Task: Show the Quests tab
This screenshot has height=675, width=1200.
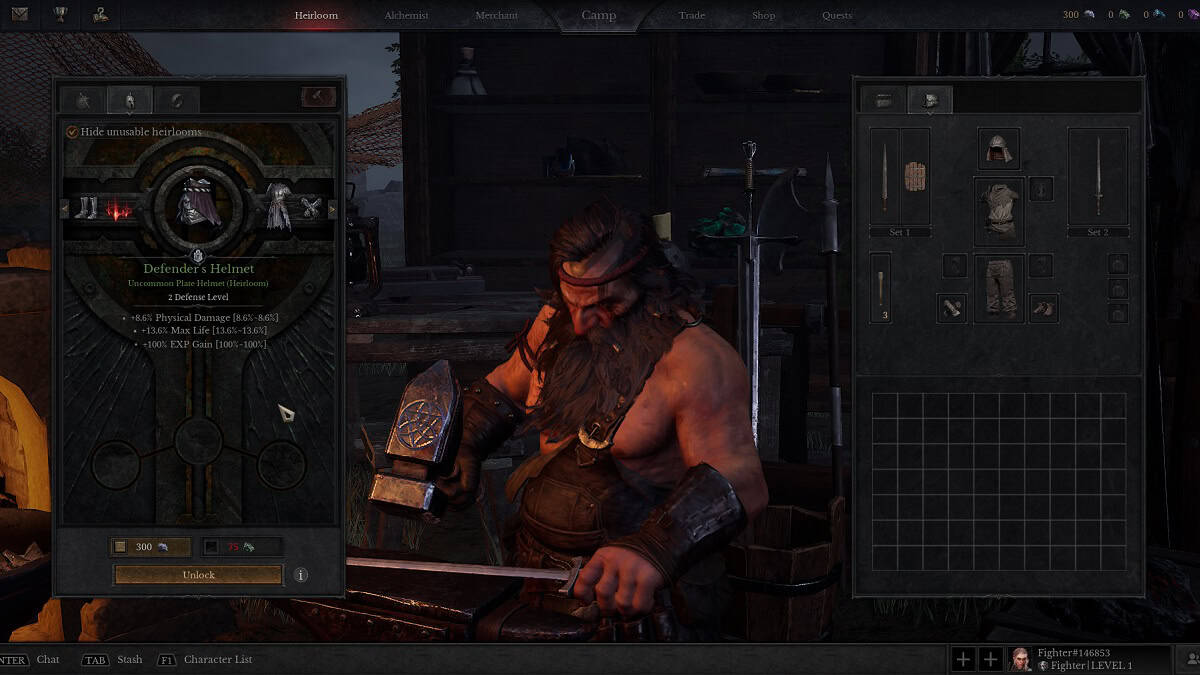Action: [837, 16]
